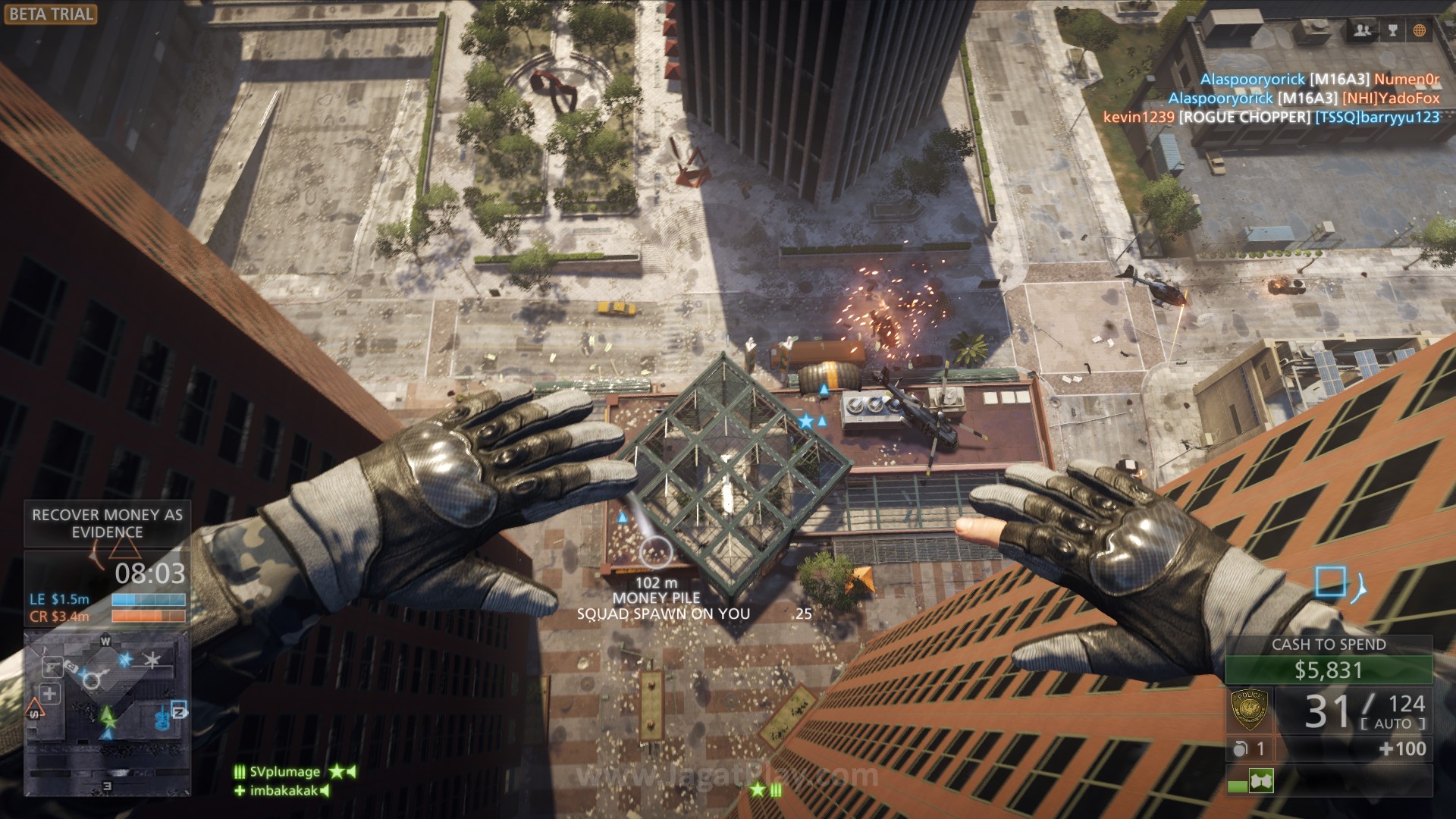The image size is (1456, 819).
Task: Select the medic cross icon on minimap
Action: point(50,693)
